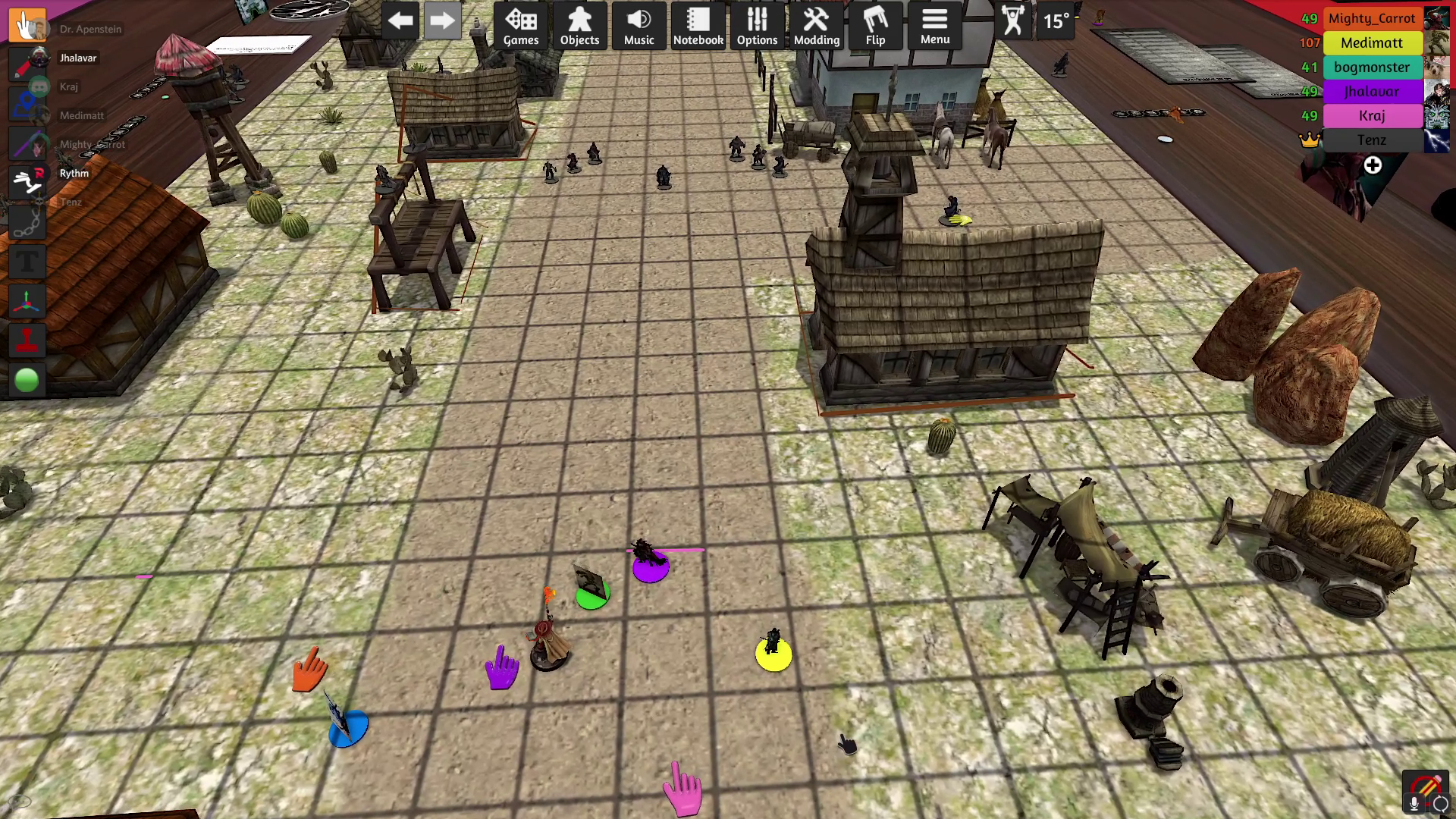Open the main Menu
Viewport: 1456px width, 819px height.
(934, 26)
